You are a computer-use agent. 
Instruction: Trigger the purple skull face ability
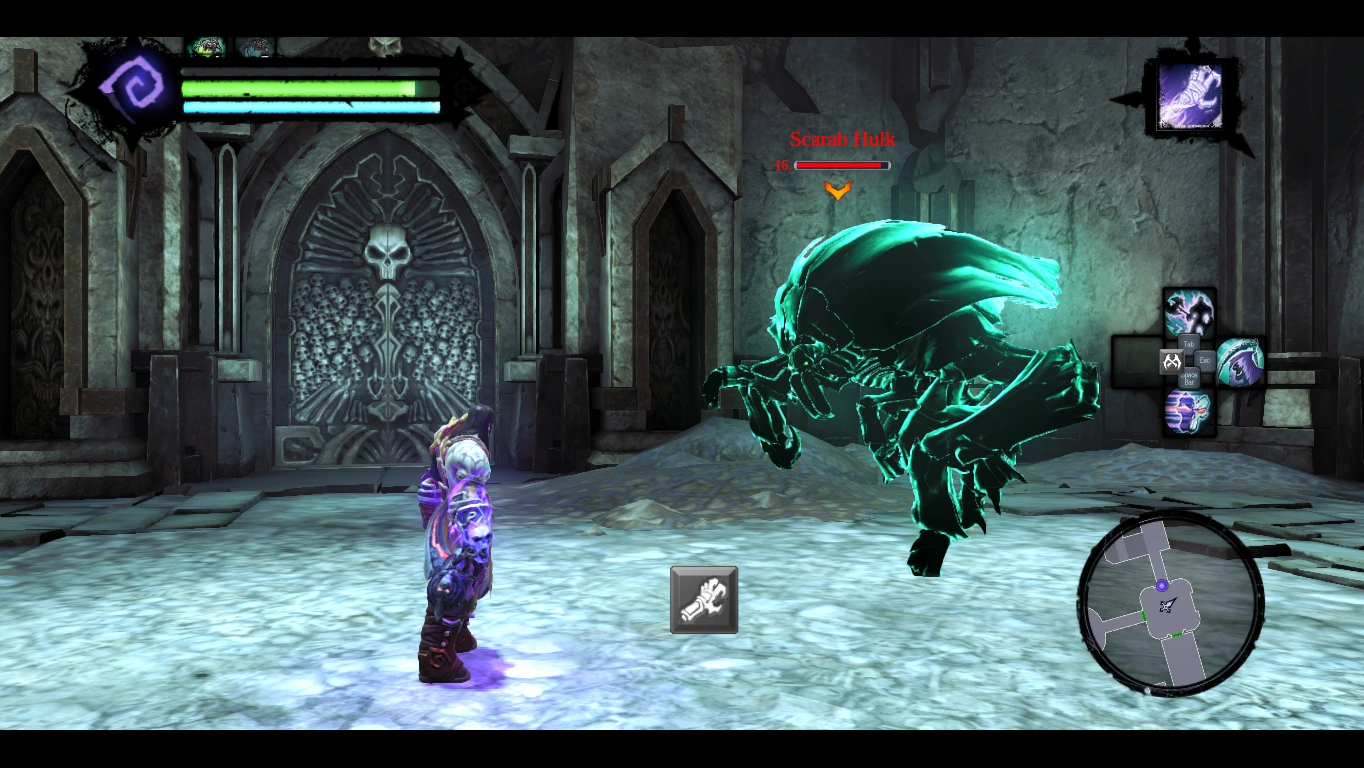pyautogui.click(x=1188, y=411)
